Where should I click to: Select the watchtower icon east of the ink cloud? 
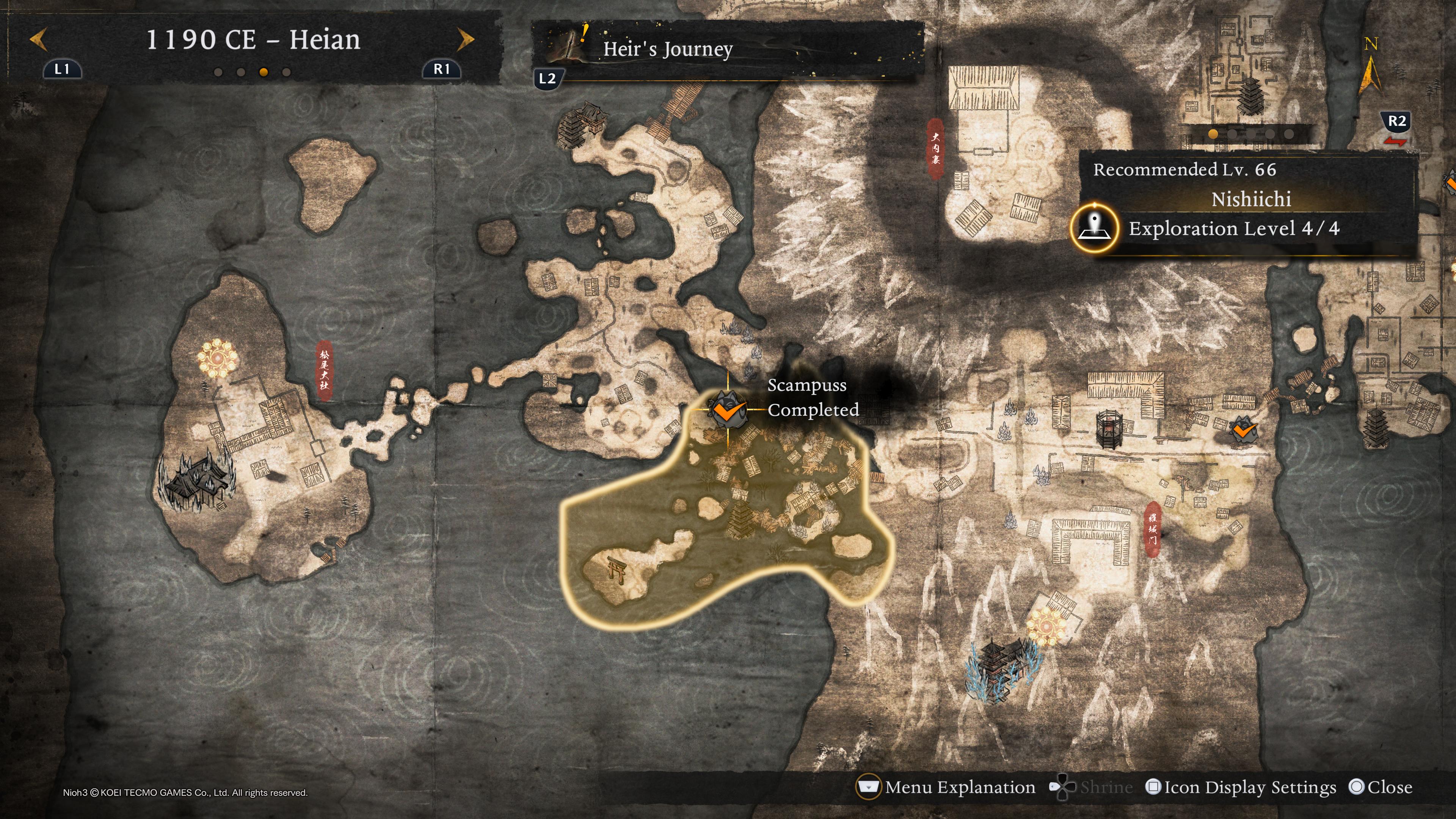pos(1108,430)
